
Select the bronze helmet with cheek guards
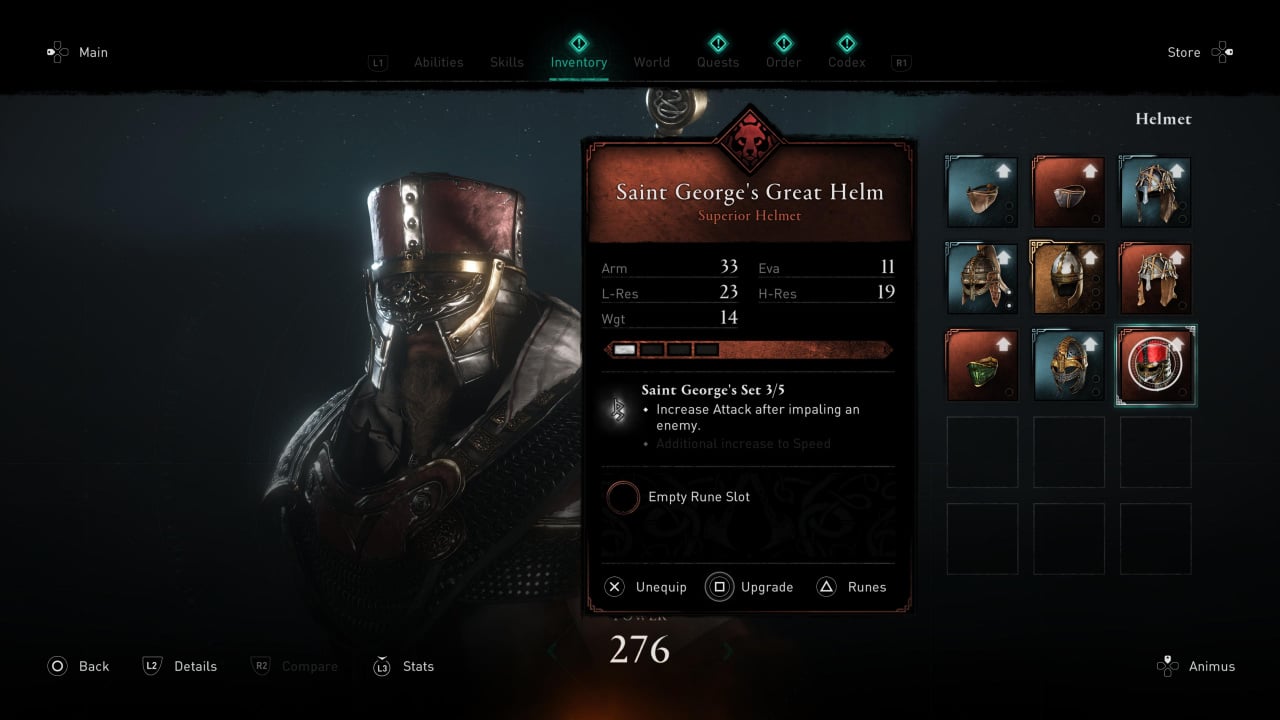tap(982, 279)
